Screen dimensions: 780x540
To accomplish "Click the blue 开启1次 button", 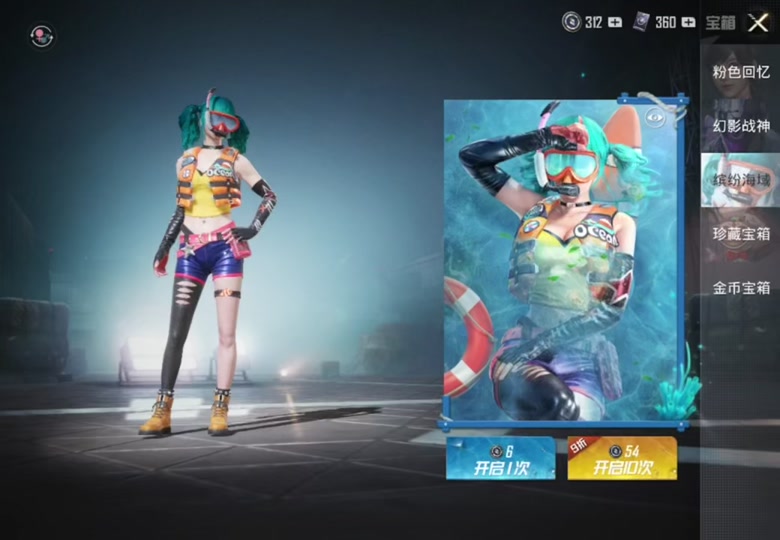I will pyautogui.click(x=501, y=458).
